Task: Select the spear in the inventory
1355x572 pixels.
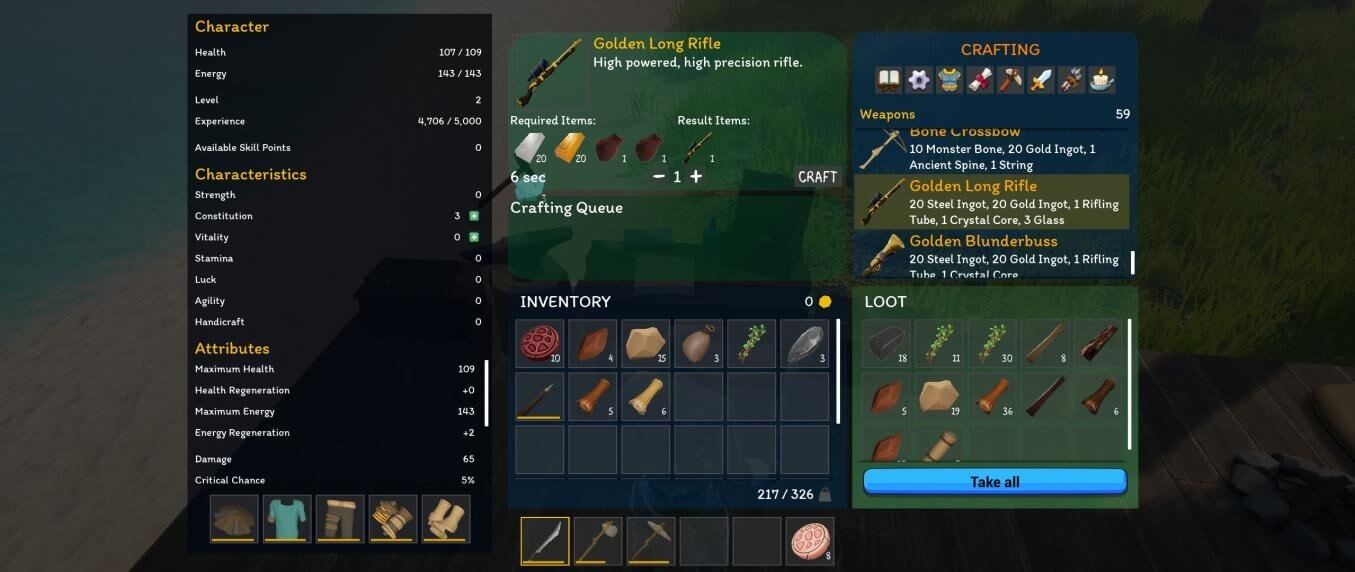Action: (540, 397)
